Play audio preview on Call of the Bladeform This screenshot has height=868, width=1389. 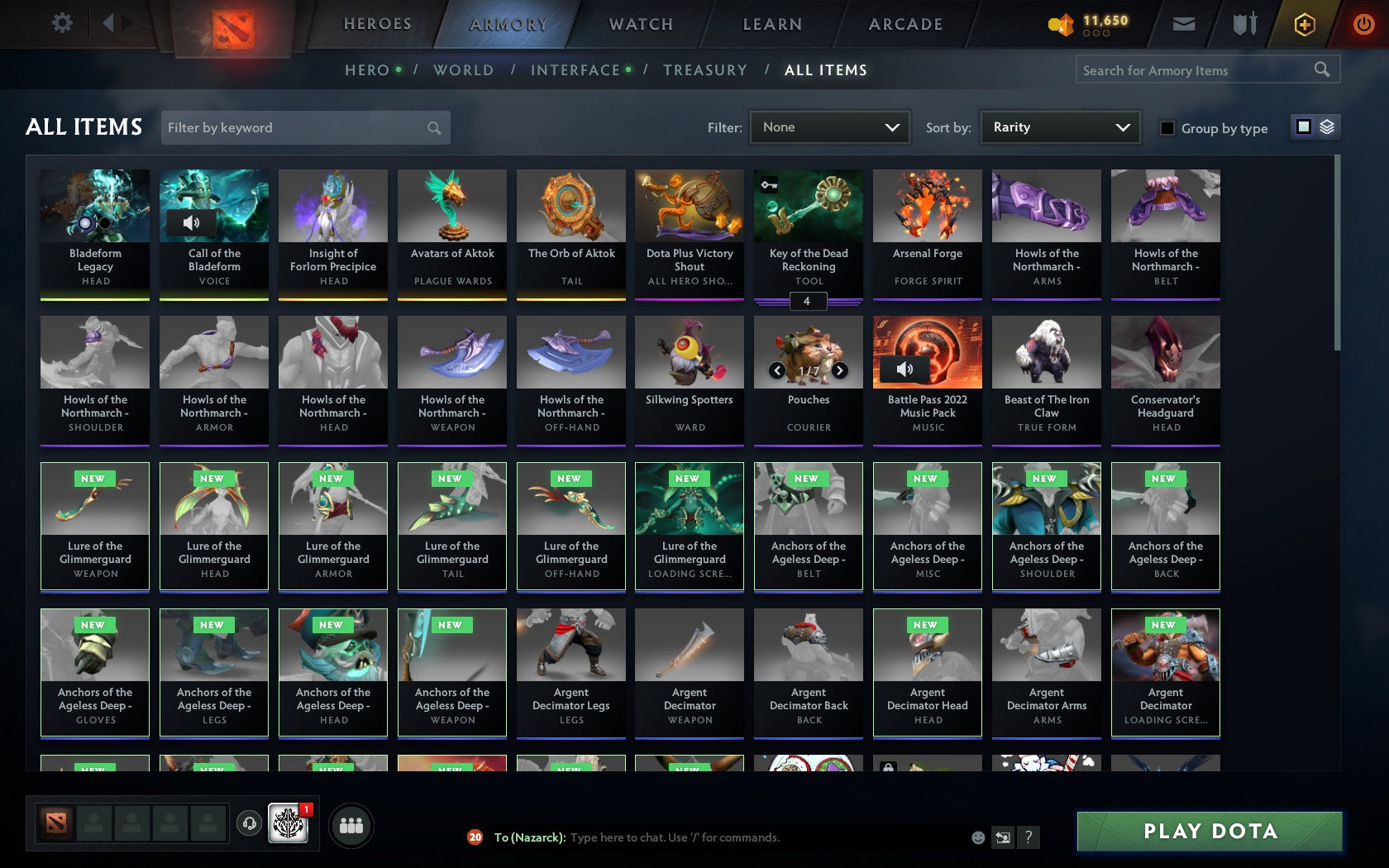193,222
